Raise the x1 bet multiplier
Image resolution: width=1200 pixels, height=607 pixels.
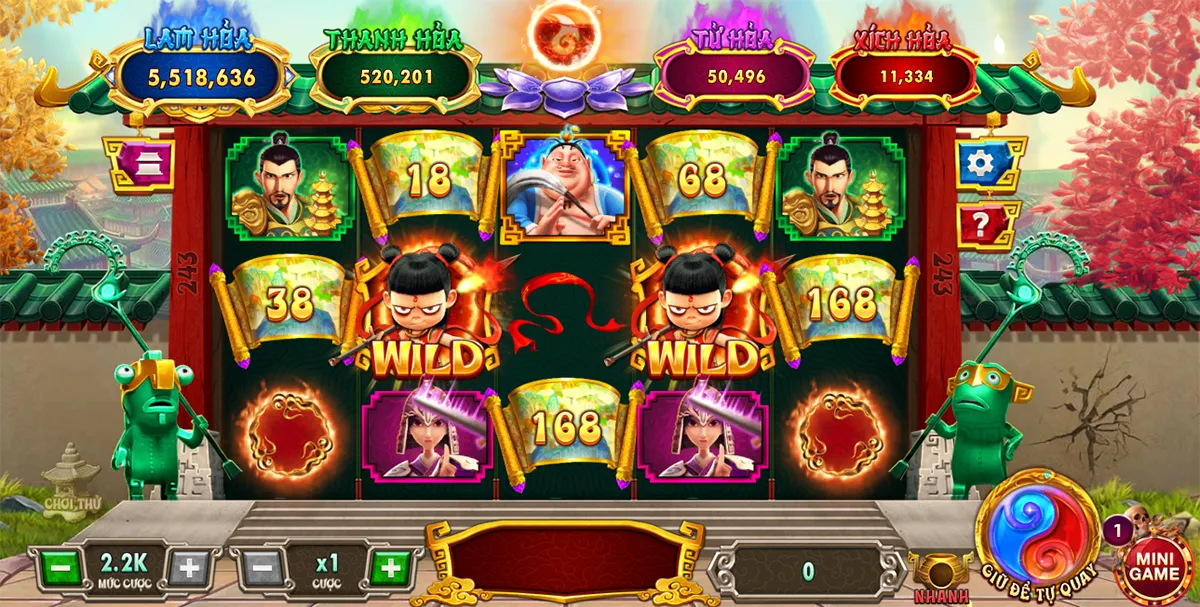click(389, 567)
